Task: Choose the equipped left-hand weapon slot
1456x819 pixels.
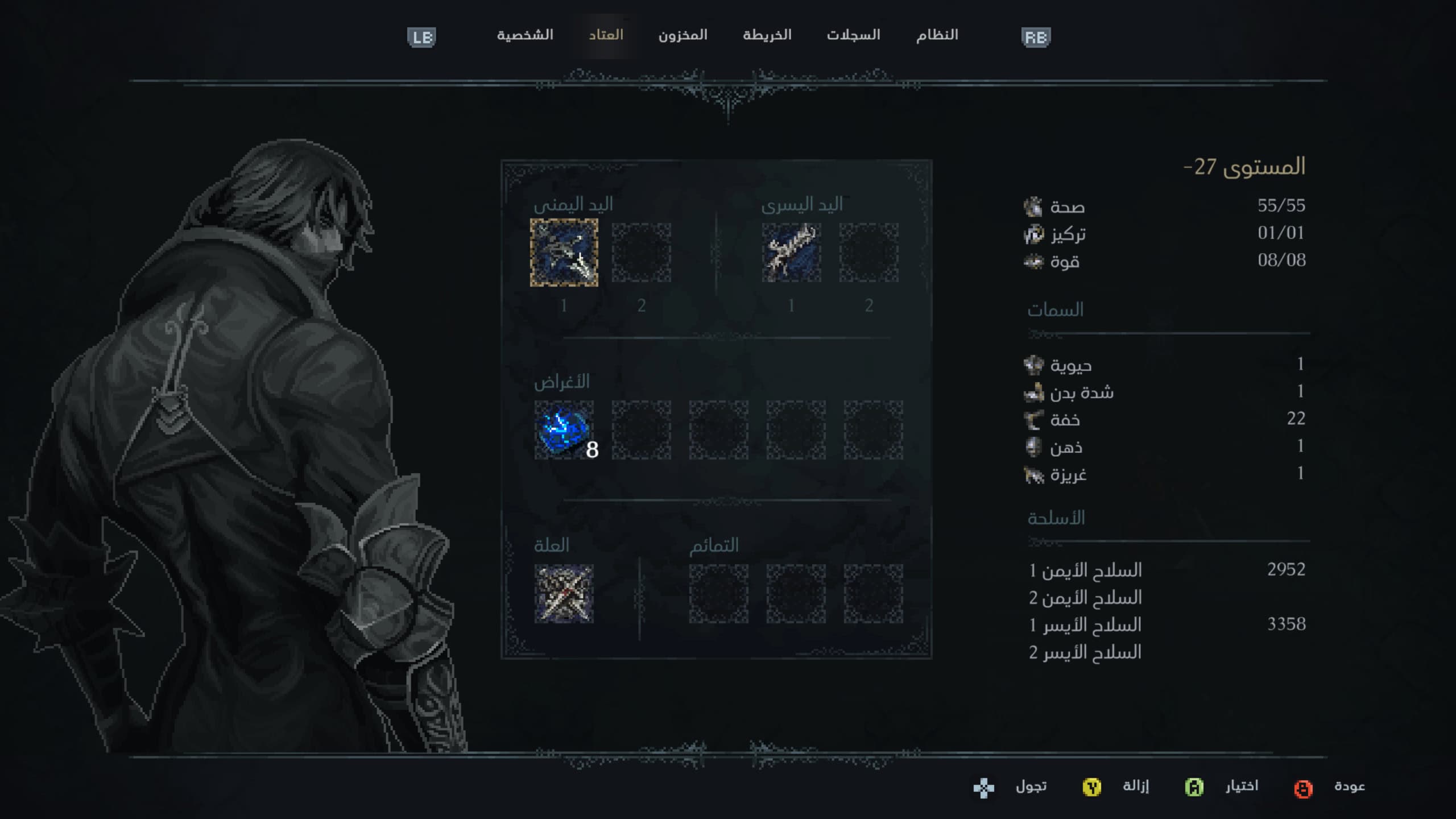Action: click(791, 253)
